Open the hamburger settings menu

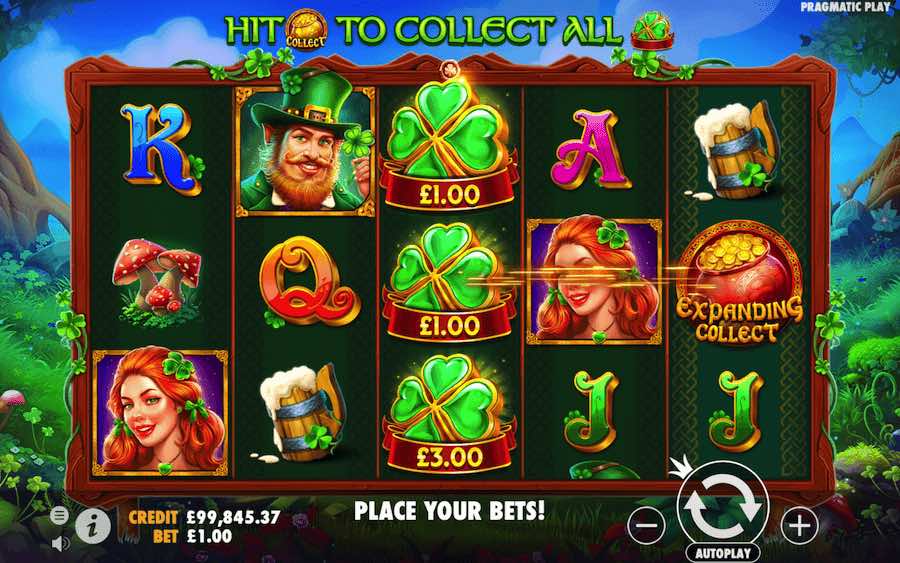59,515
